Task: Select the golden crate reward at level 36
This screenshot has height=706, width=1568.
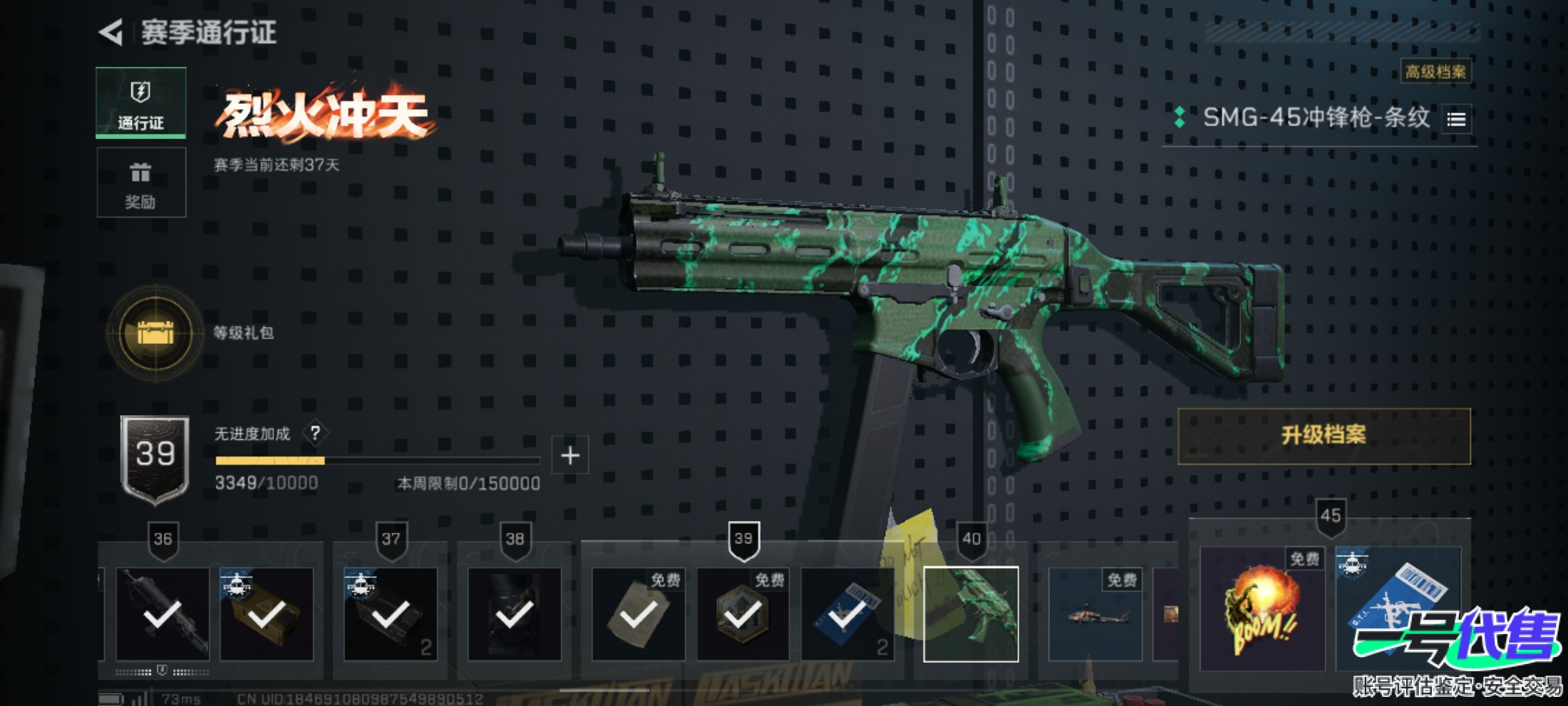Action: 267,614
